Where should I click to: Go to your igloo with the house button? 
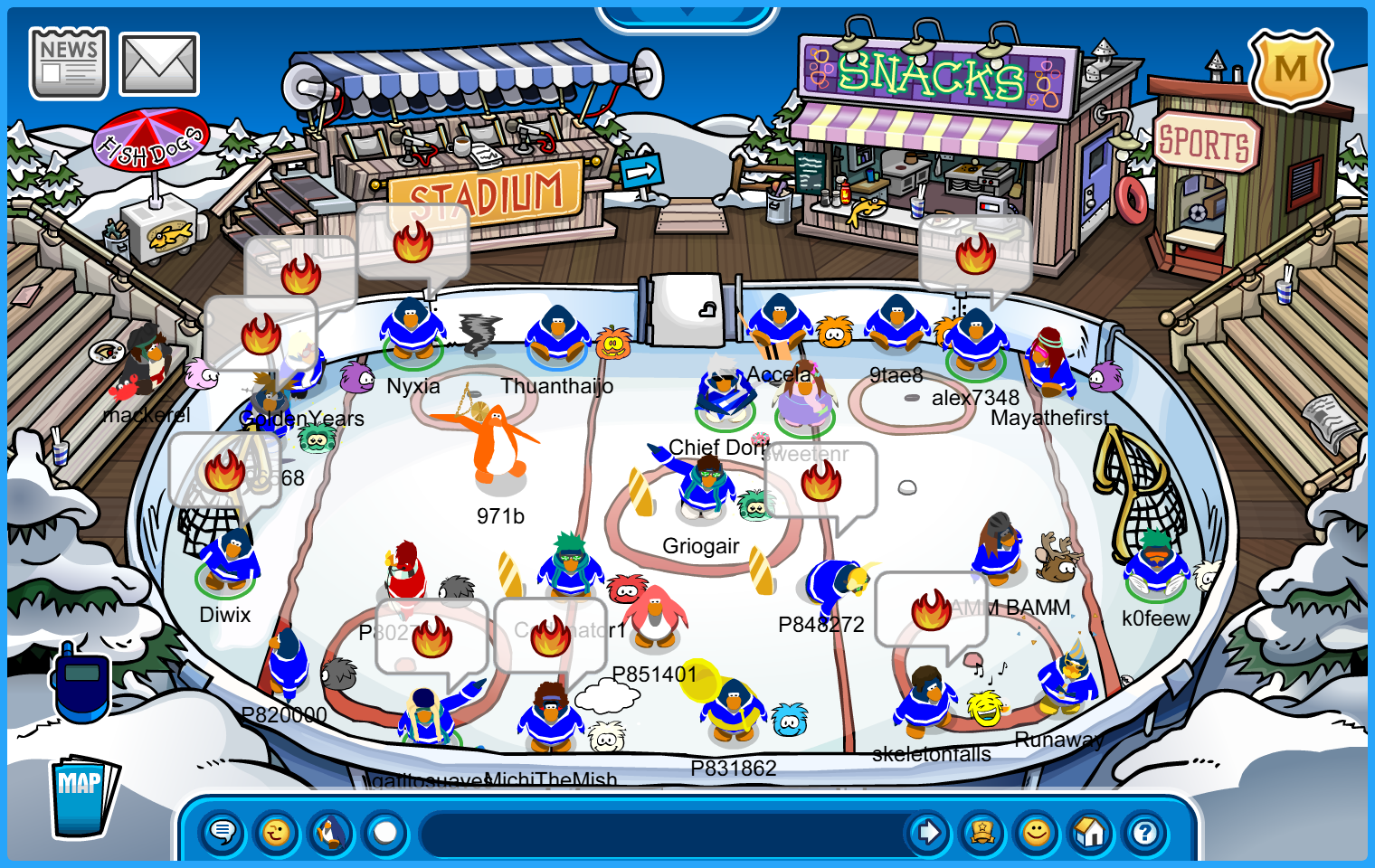pyautogui.click(x=1091, y=832)
